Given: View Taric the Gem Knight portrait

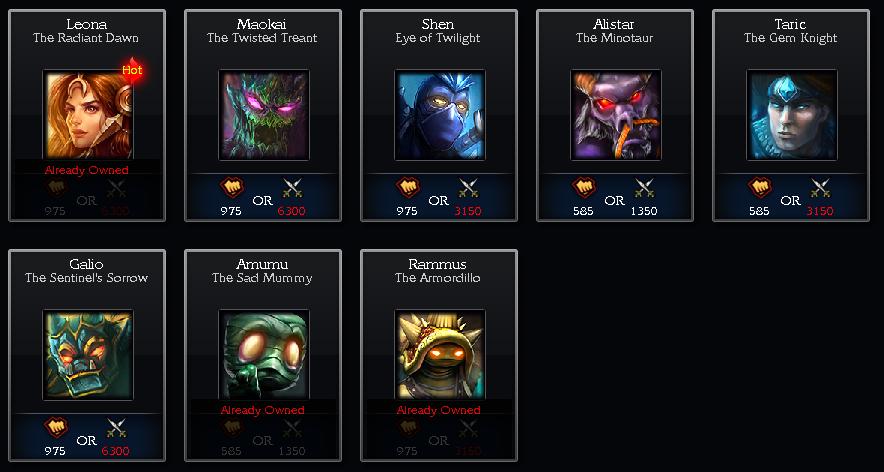Looking at the screenshot, I should [x=792, y=114].
